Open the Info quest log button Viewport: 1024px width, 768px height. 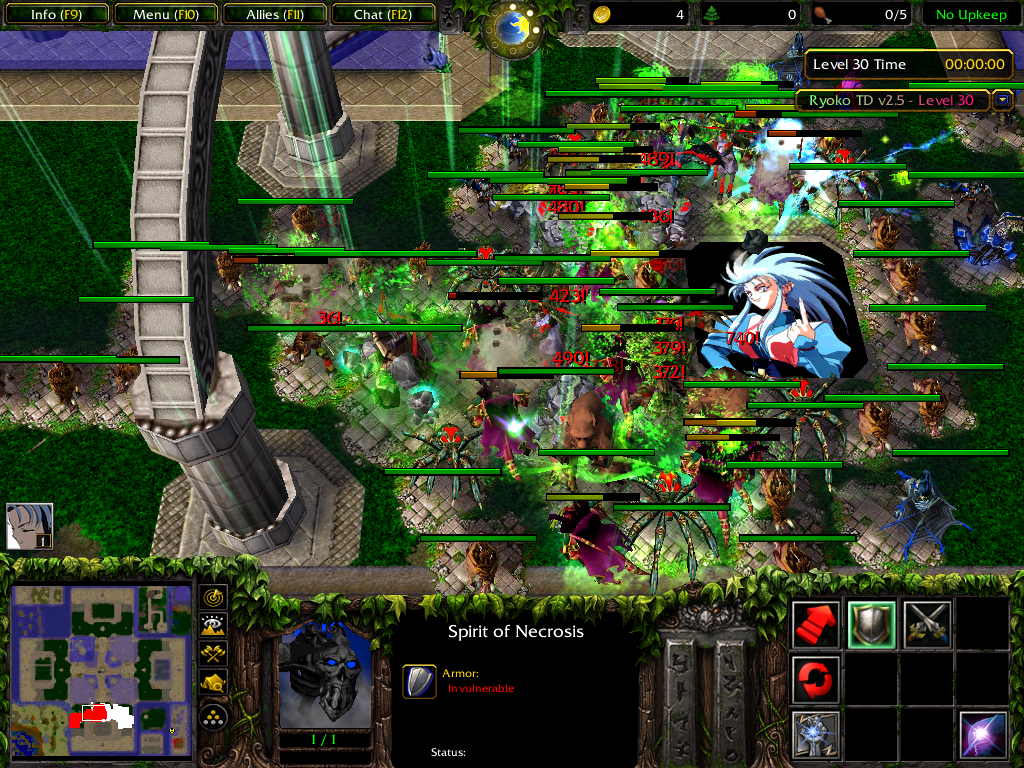click(x=56, y=15)
